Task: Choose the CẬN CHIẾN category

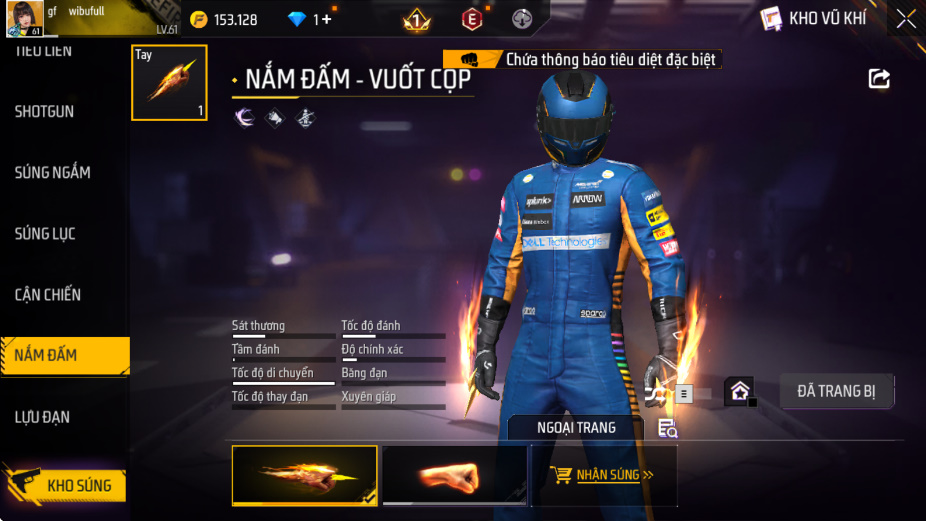Action: [48, 295]
